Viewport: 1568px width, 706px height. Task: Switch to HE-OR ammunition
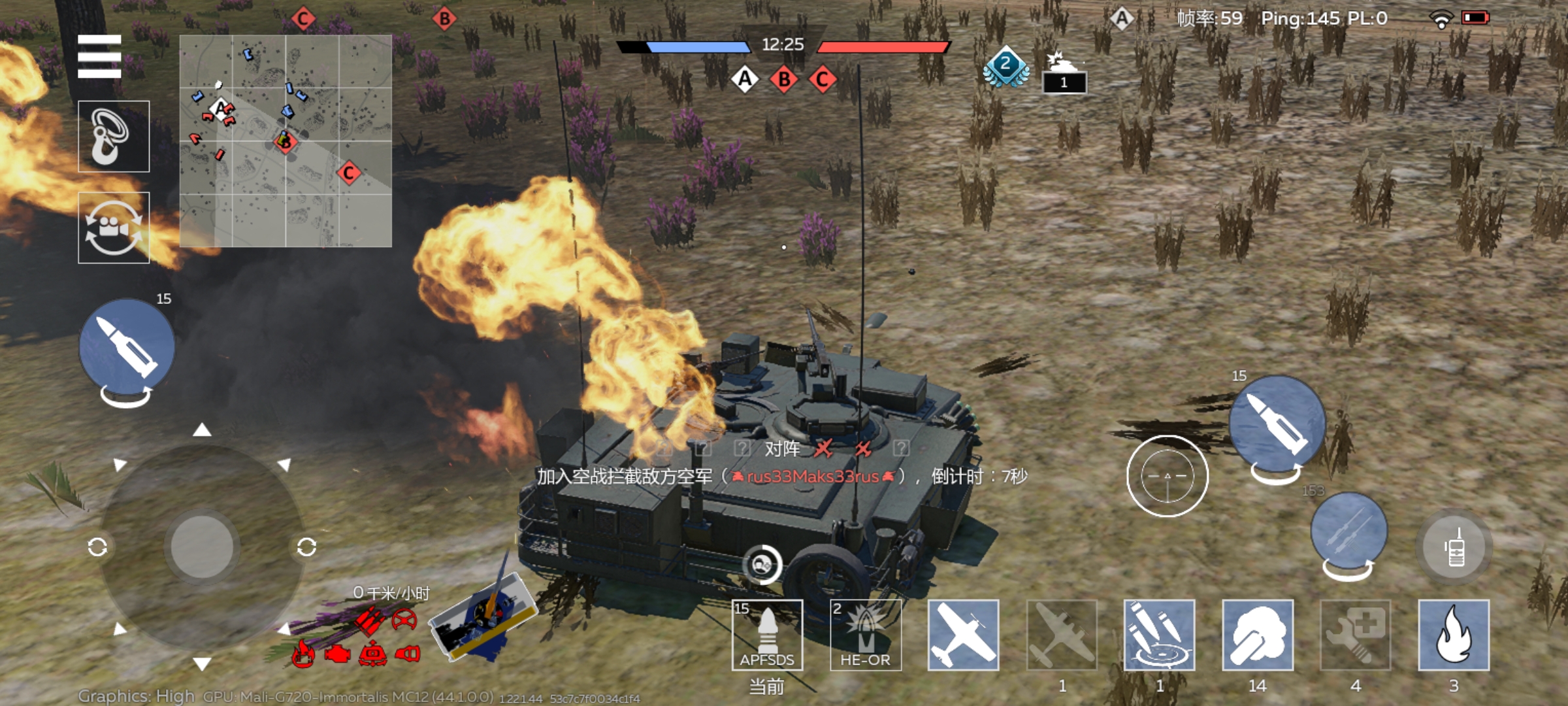865,635
